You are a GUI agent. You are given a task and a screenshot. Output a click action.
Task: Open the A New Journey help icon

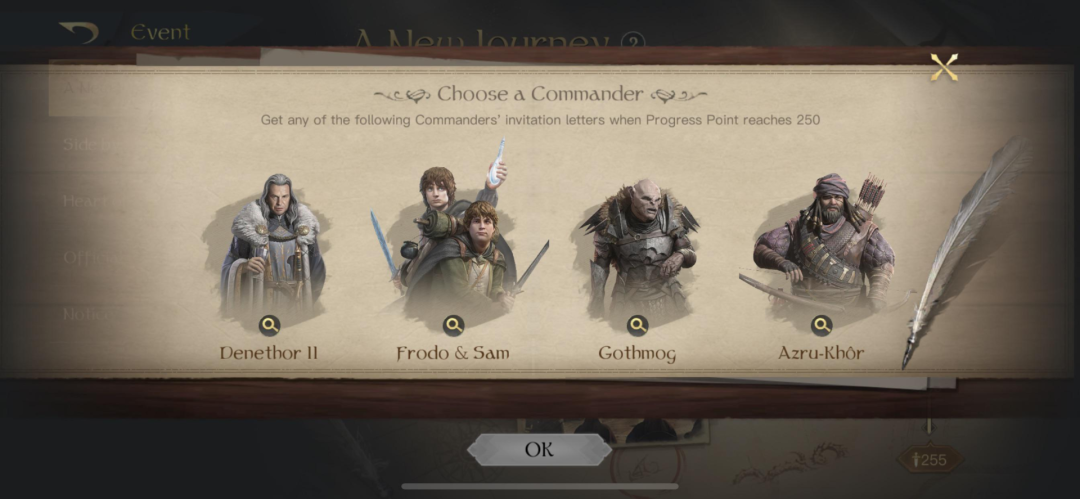point(631,43)
